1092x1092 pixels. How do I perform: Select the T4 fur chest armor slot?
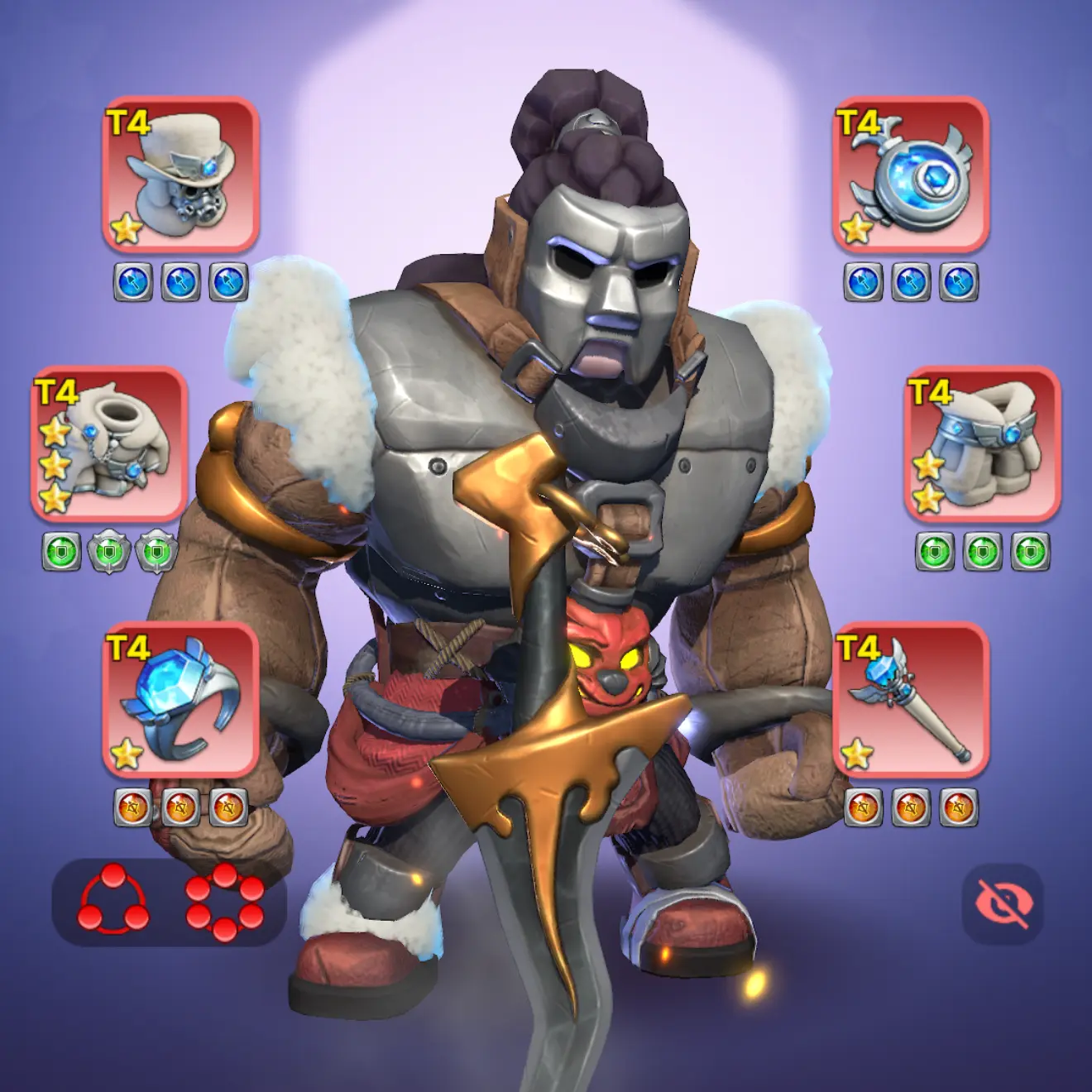pos(109,443)
